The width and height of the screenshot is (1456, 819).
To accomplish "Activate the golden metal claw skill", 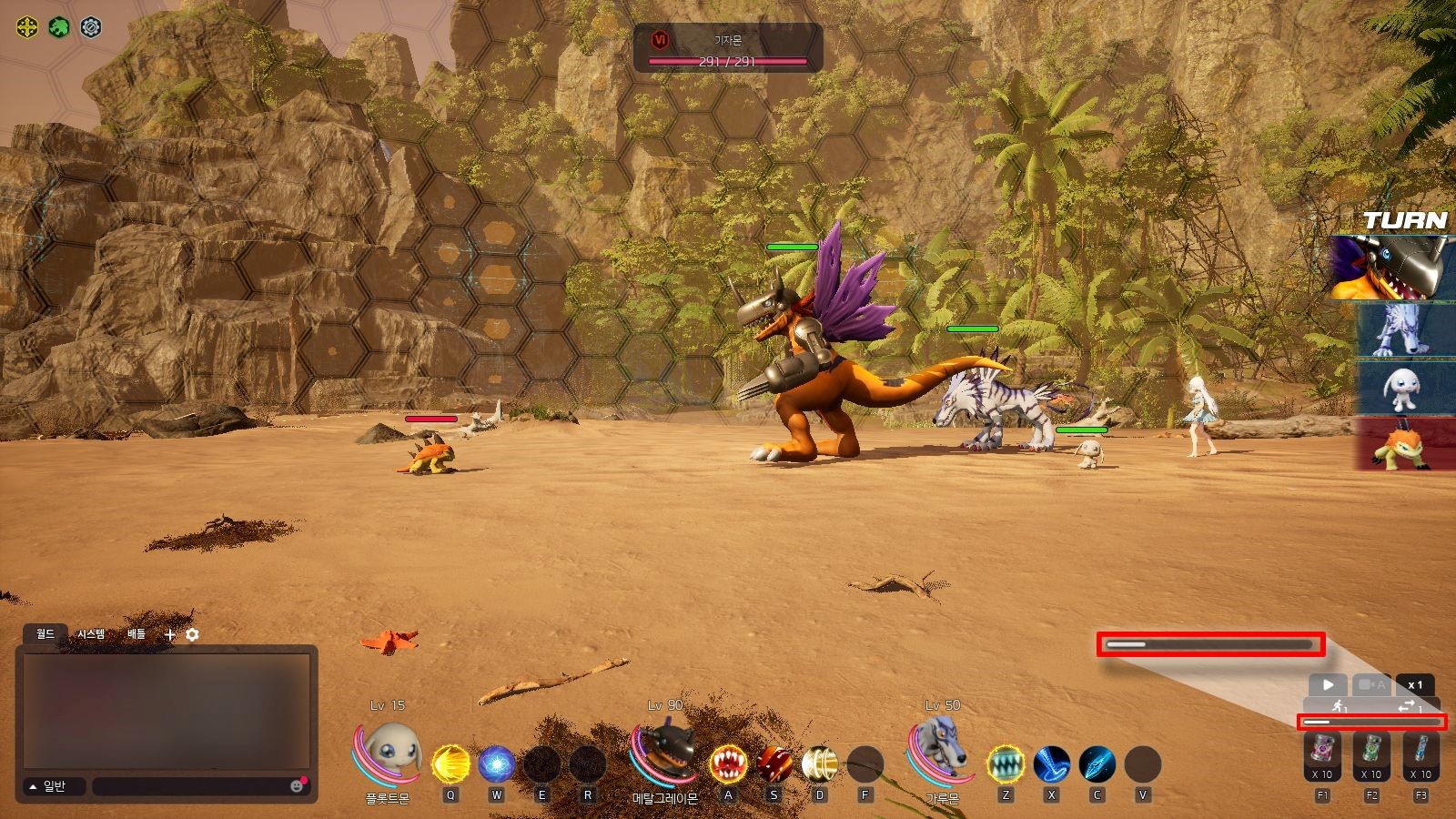I will tap(820, 764).
